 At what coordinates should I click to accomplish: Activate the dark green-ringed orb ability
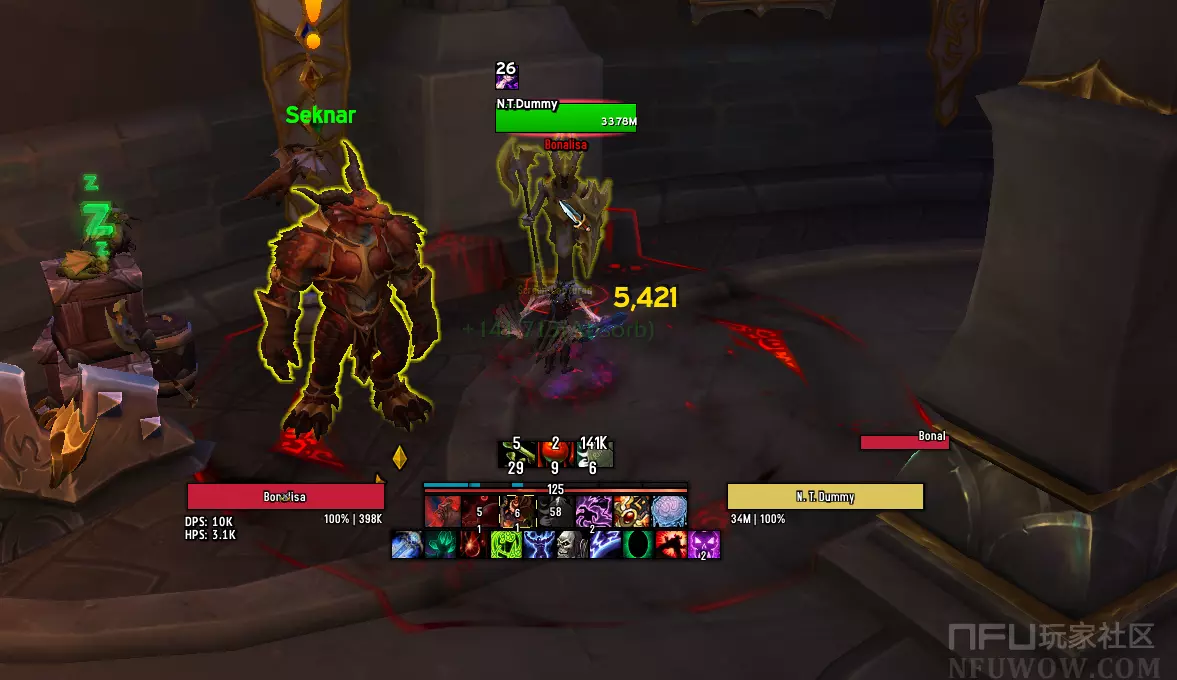(637, 545)
